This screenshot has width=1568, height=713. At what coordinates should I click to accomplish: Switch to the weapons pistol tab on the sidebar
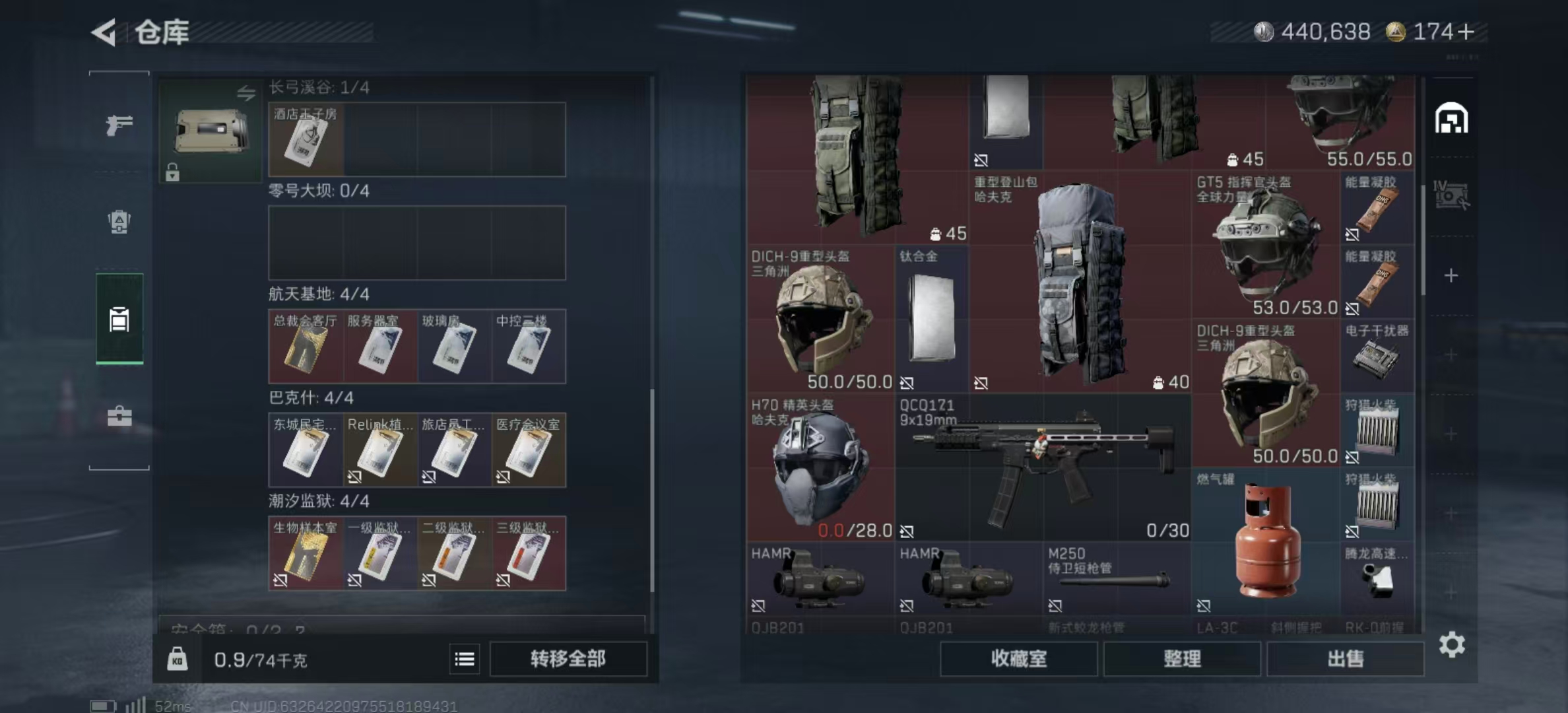(x=119, y=123)
